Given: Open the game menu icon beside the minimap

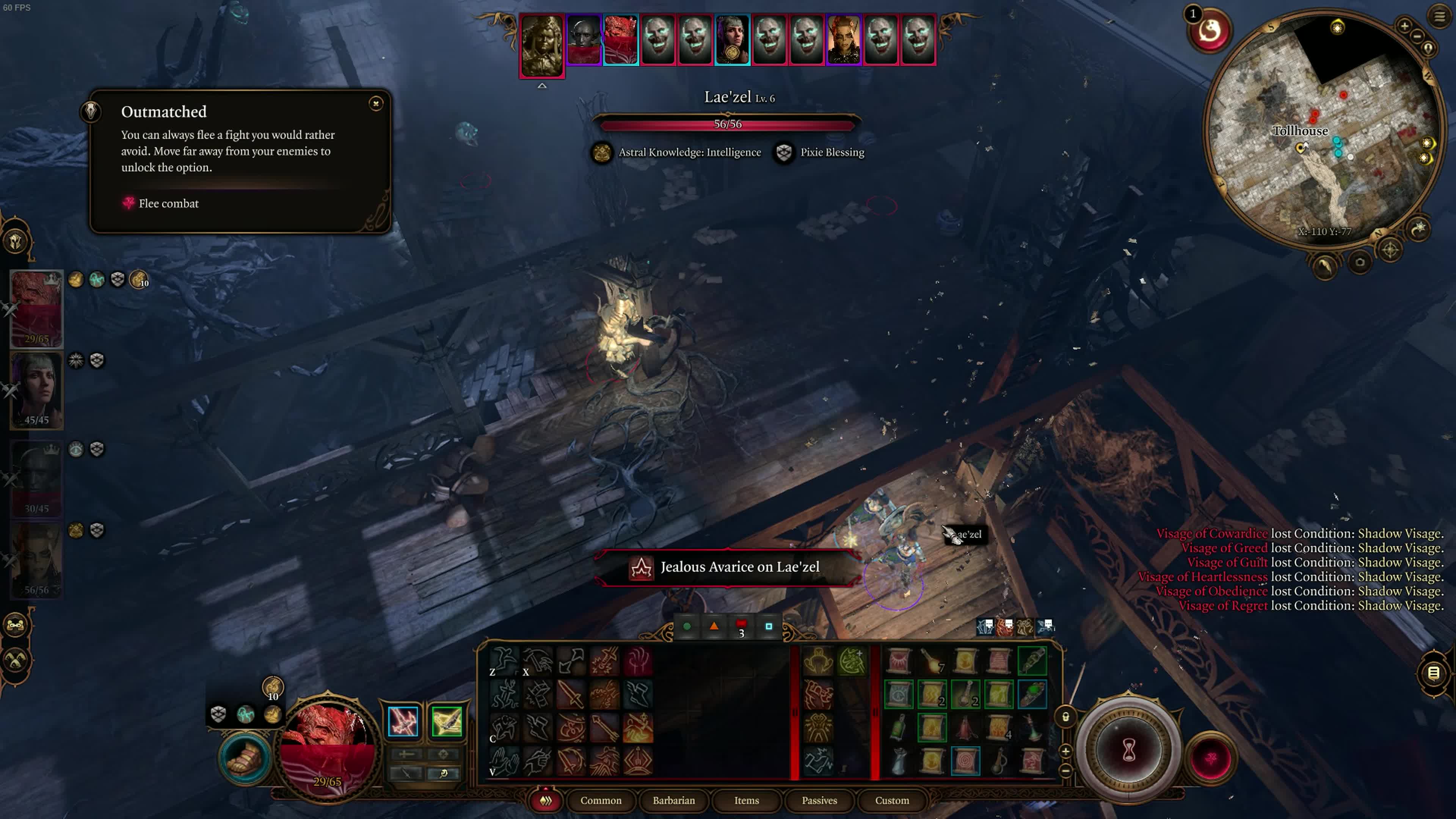Looking at the screenshot, I should click(x=1440, y=16).
